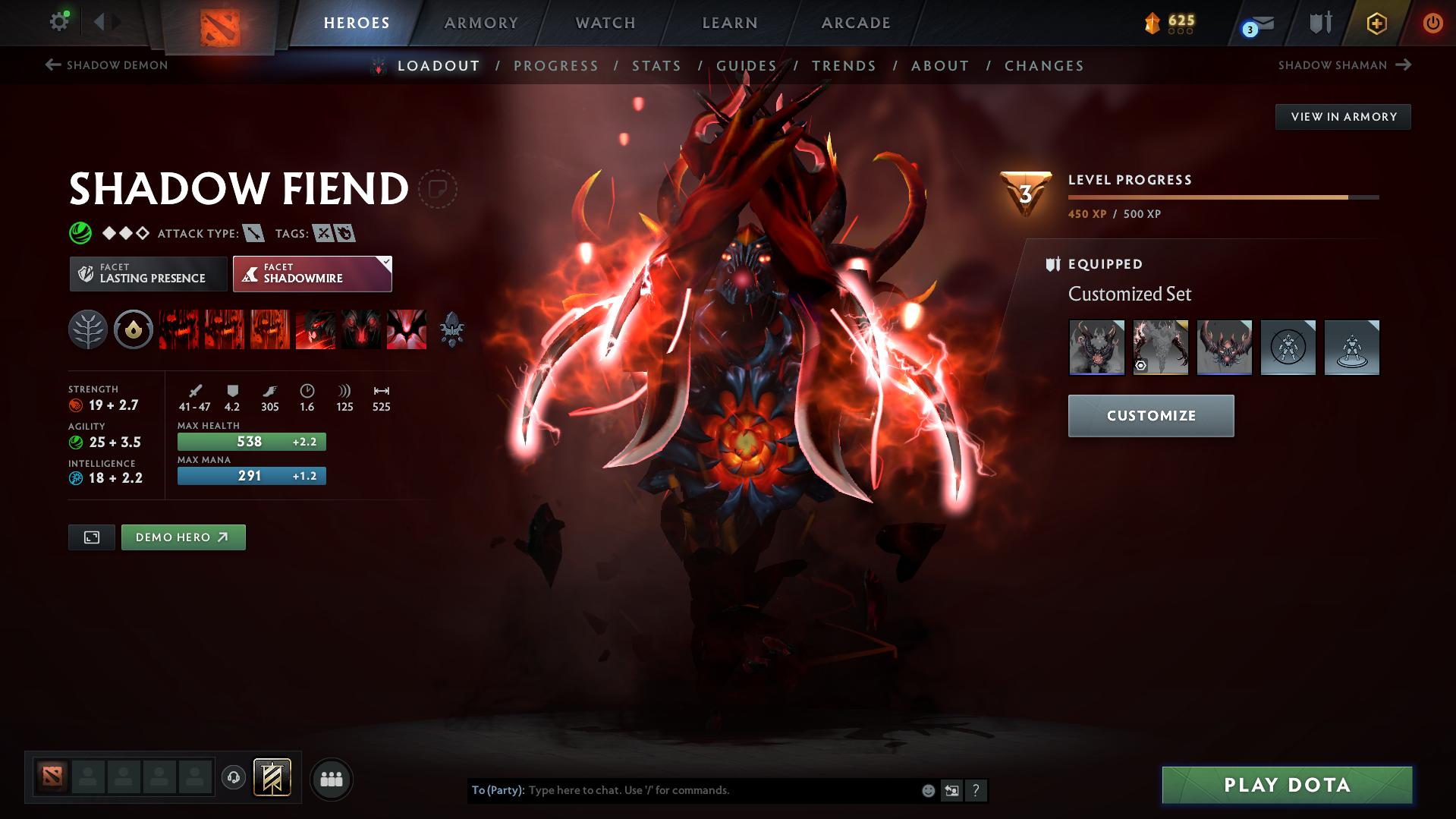Show the hero Progress section

tap(555, 66)
